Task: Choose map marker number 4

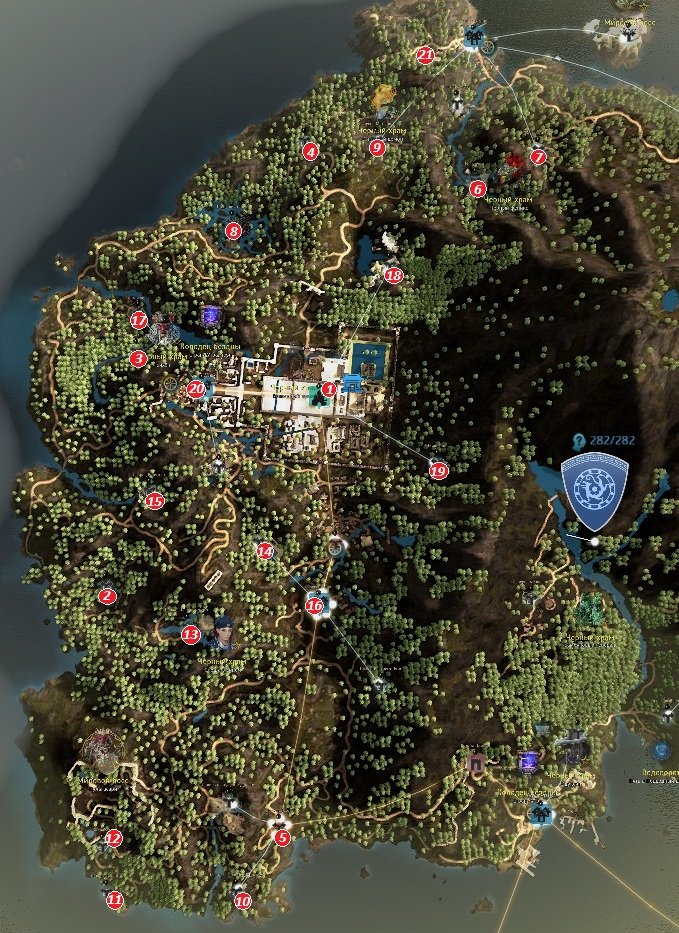Action: point(310,152)
